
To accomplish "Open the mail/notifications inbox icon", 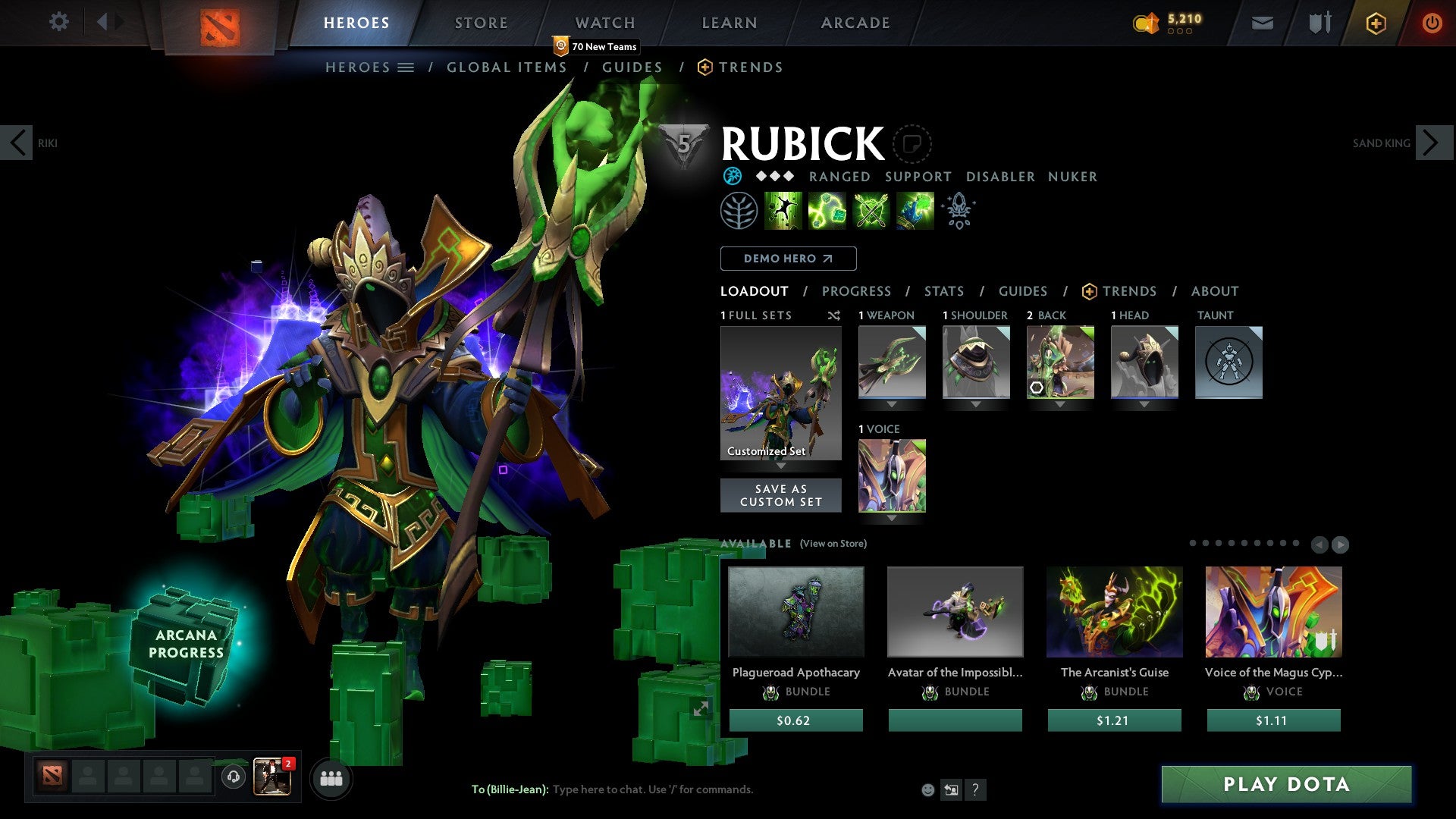I will pyautogui.click(x=1263, y=23).
